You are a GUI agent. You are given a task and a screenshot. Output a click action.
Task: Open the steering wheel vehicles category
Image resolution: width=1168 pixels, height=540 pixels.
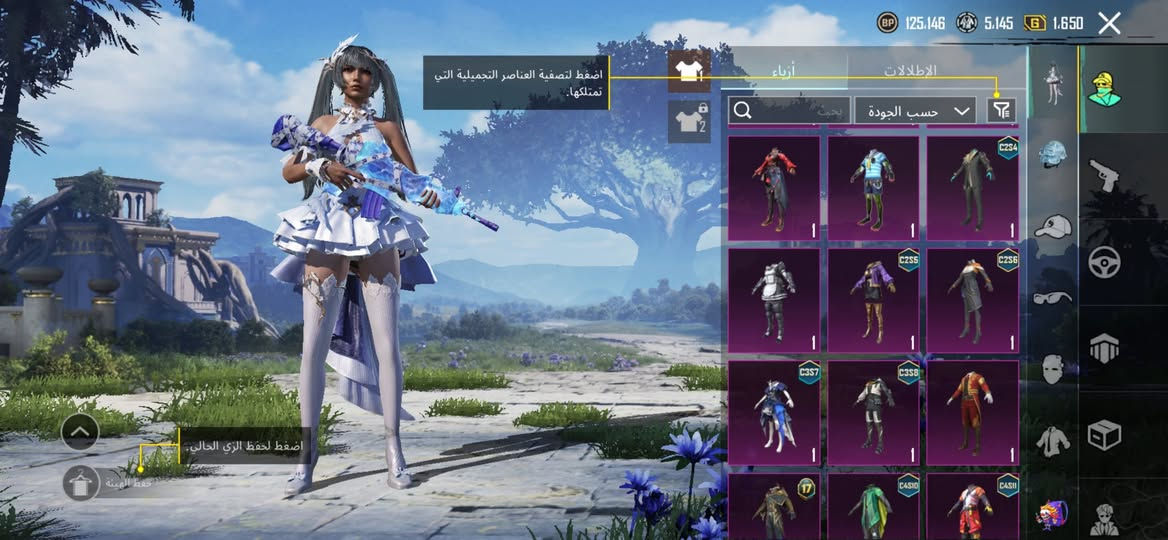pos(1103,262)
